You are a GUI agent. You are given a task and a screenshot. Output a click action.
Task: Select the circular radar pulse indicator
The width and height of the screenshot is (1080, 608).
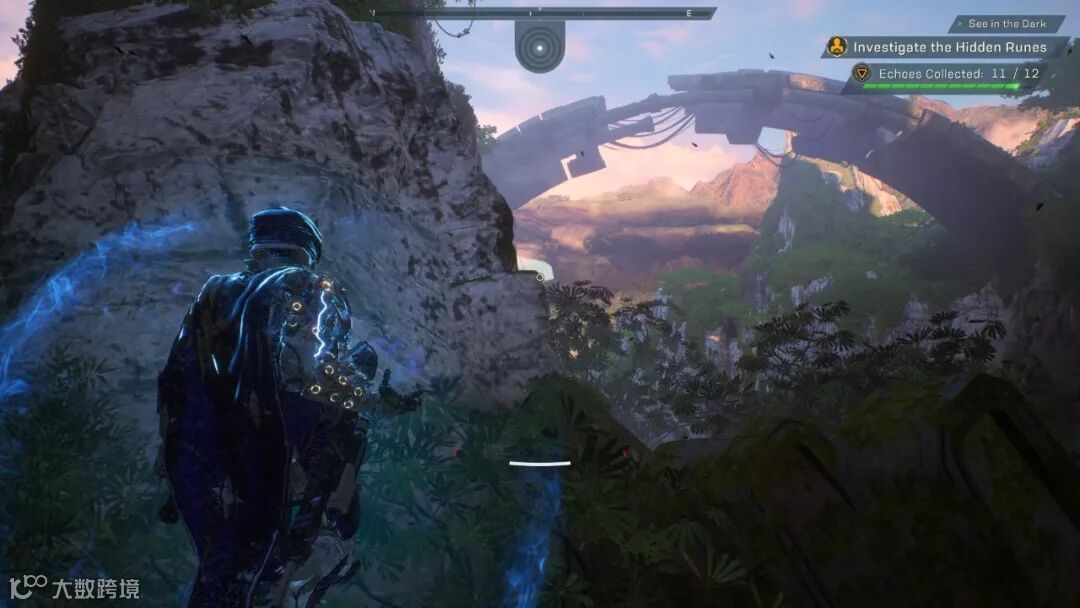click(x=540, y=46)
